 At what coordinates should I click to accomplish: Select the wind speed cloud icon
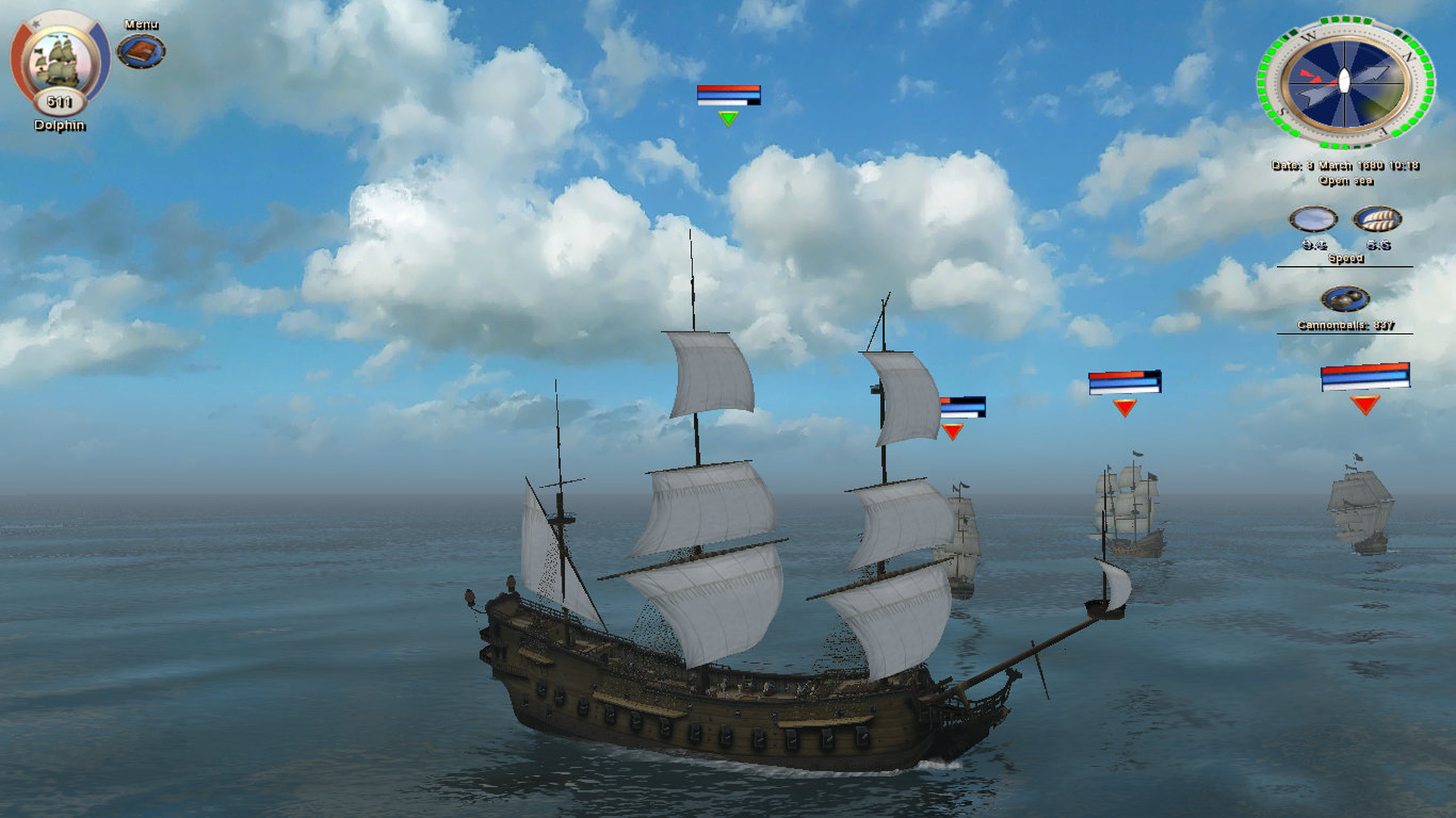coord(1313,220)
